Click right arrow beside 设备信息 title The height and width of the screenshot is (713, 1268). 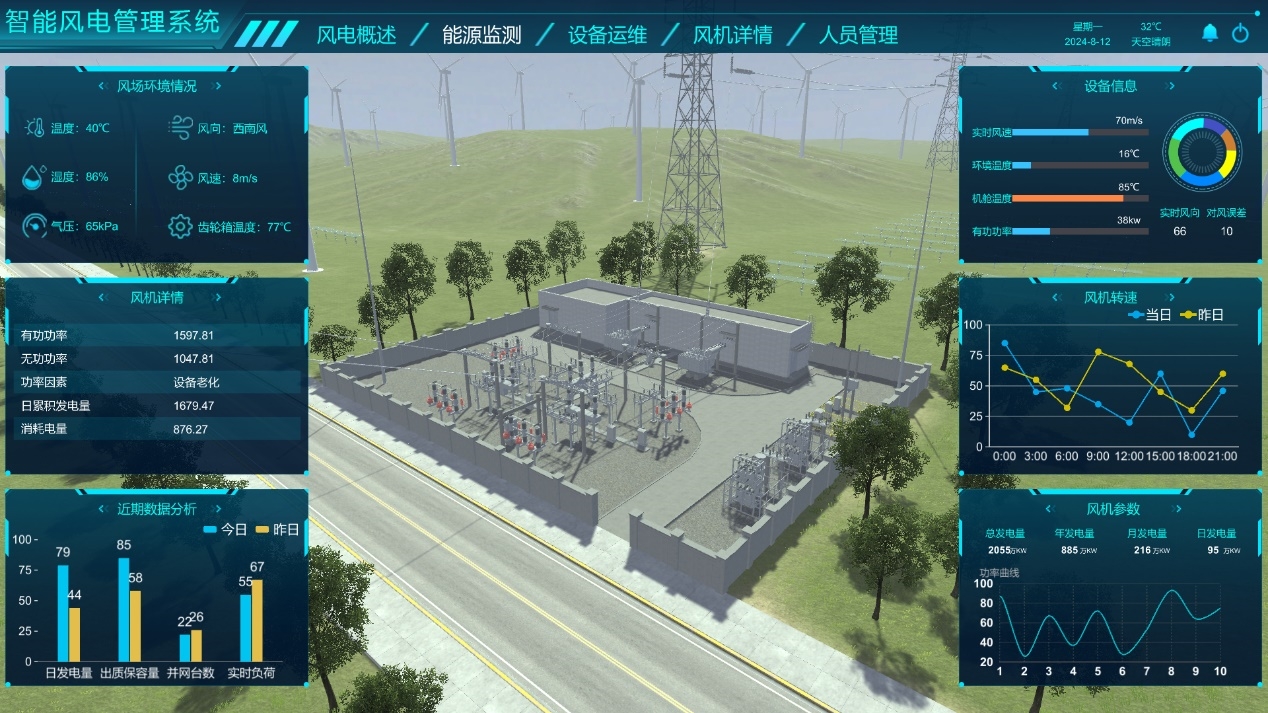pyautogui.click(x=1172, y=86)
